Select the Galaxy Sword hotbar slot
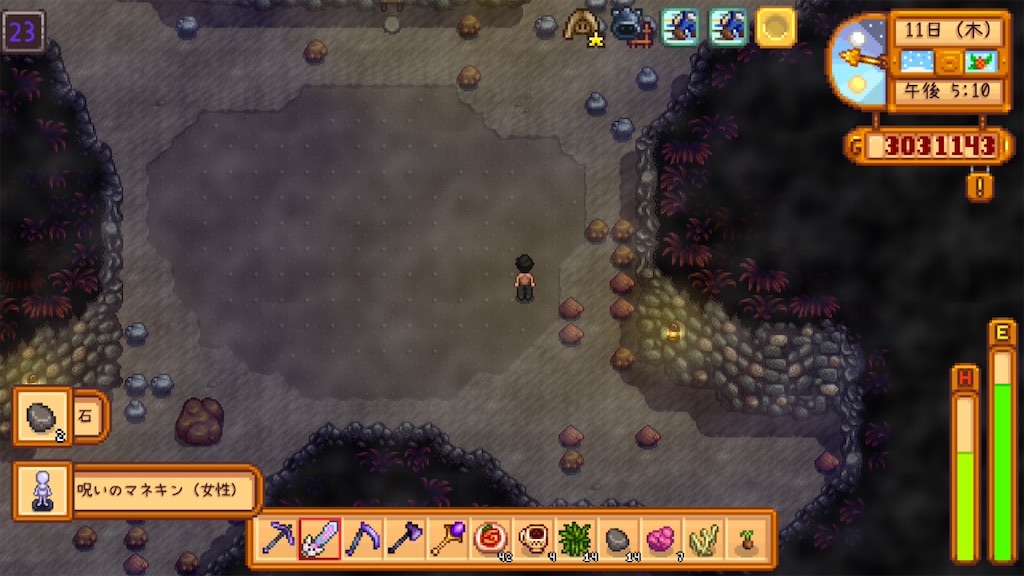This screenshot has width=1024, height=576. point(319,539)
